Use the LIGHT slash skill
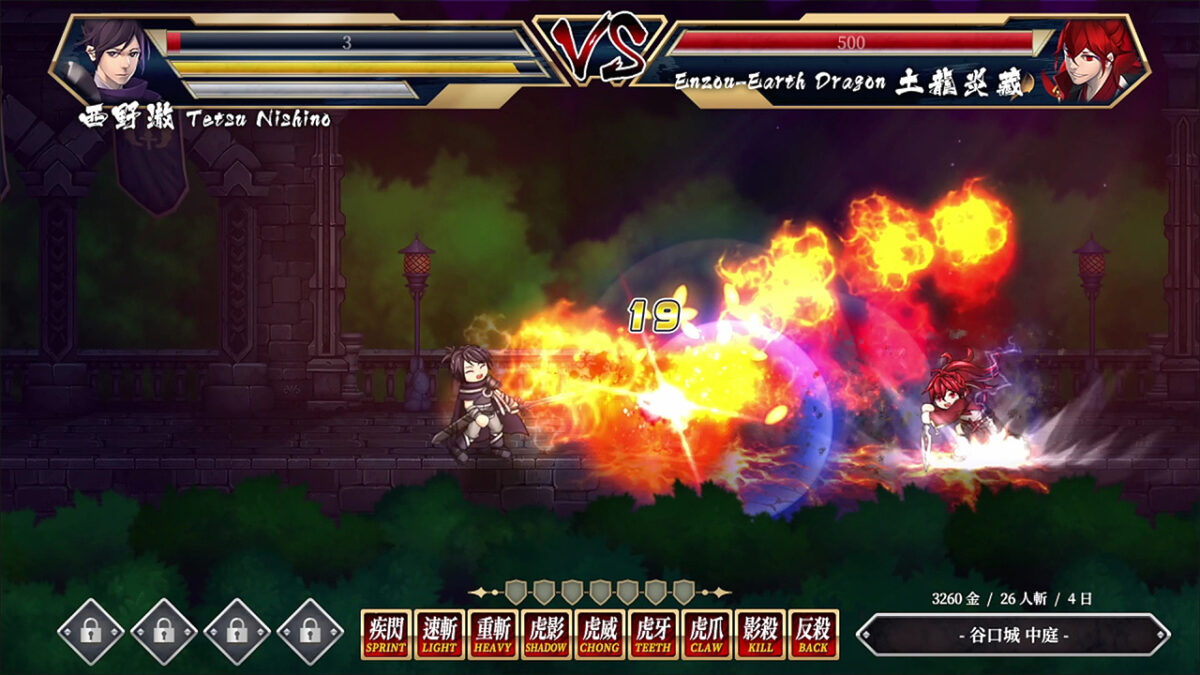Screen dimensions: 1200x675 pos(440,634)
